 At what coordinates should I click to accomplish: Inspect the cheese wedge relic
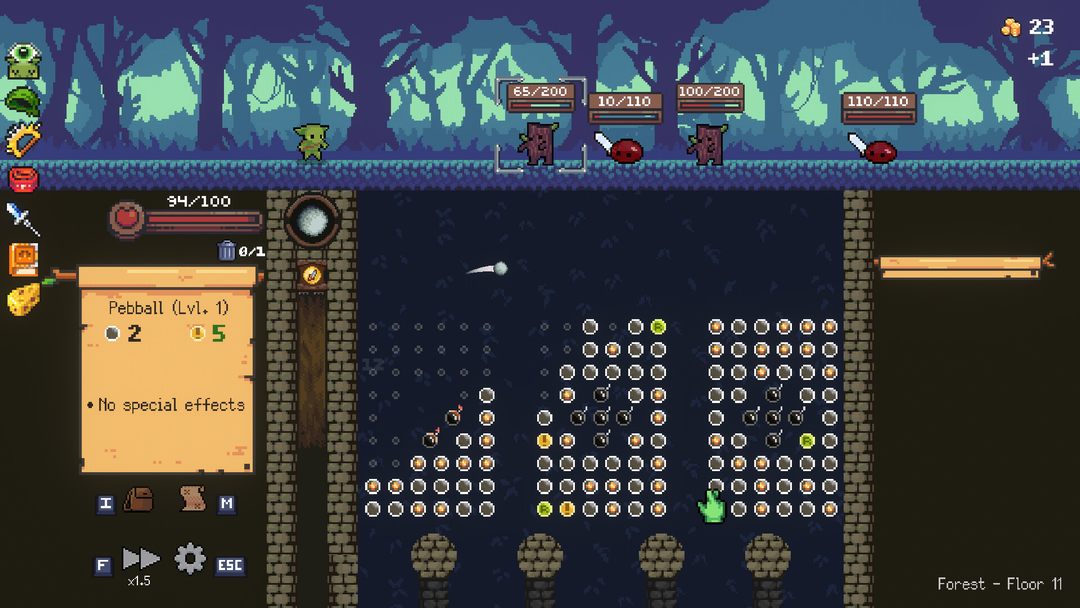(x=23, y=299)
